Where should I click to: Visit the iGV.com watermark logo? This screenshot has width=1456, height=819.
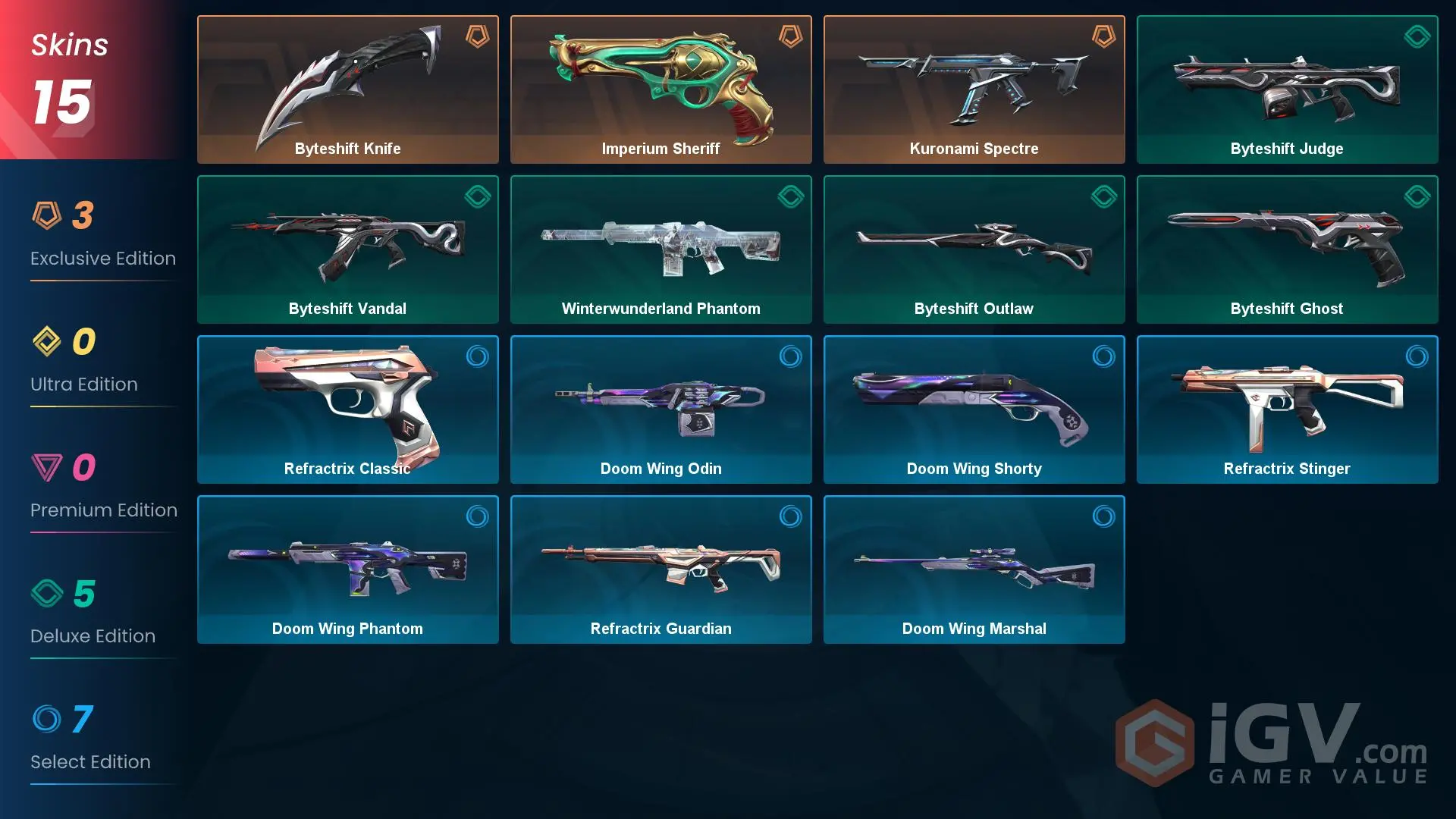point(1272,743)
